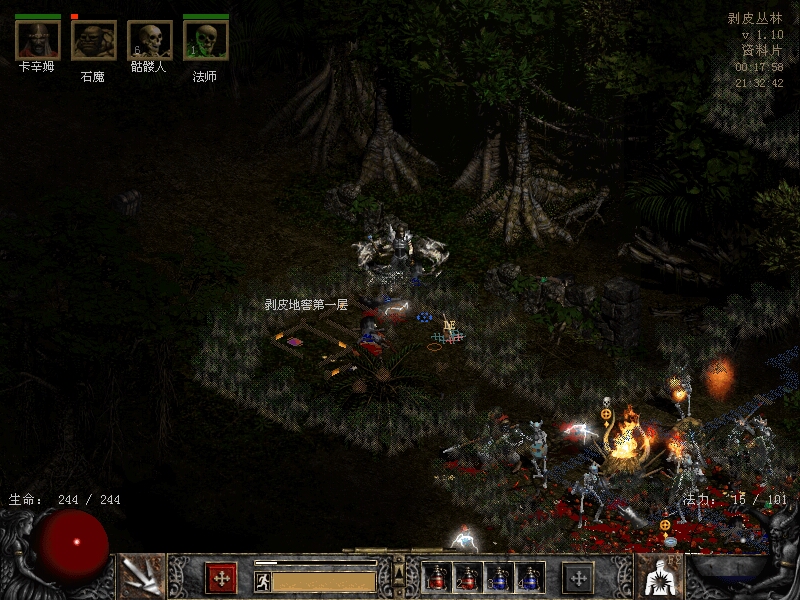
Task: Toggle the run/walk running man button
Action: [262, 580]
